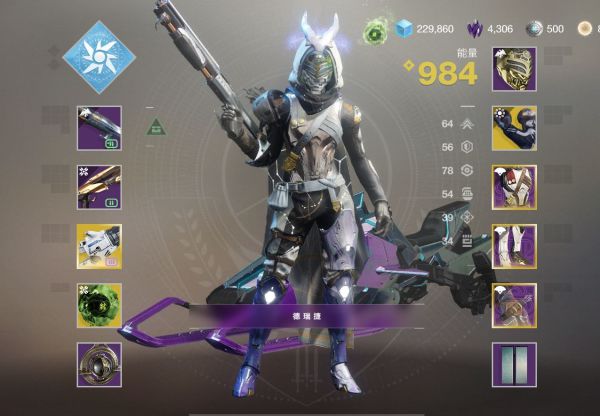Viewport: 600px width, 416px height.
Task: Click the small green triangle icon
Action: click(x=155, y=127)
